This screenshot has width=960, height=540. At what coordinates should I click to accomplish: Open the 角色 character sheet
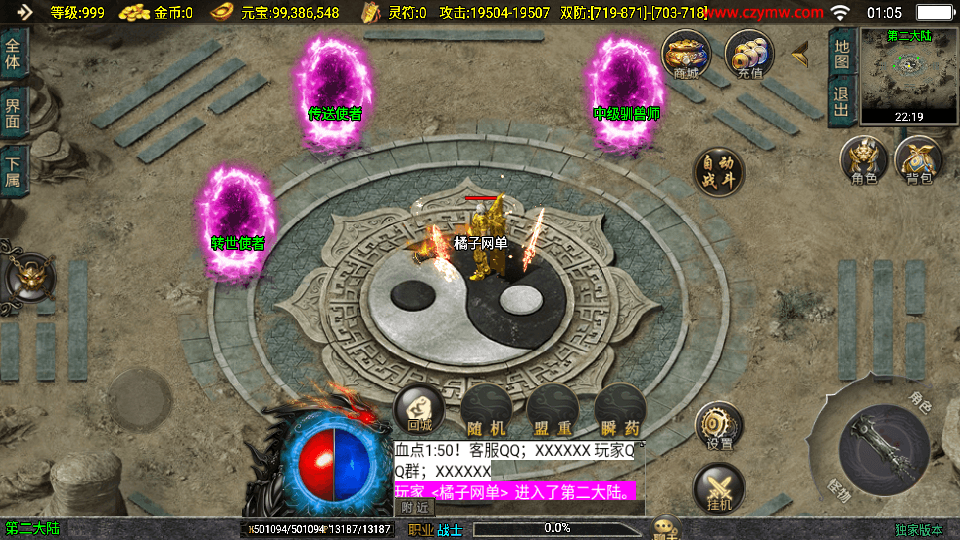pos(864,160)
